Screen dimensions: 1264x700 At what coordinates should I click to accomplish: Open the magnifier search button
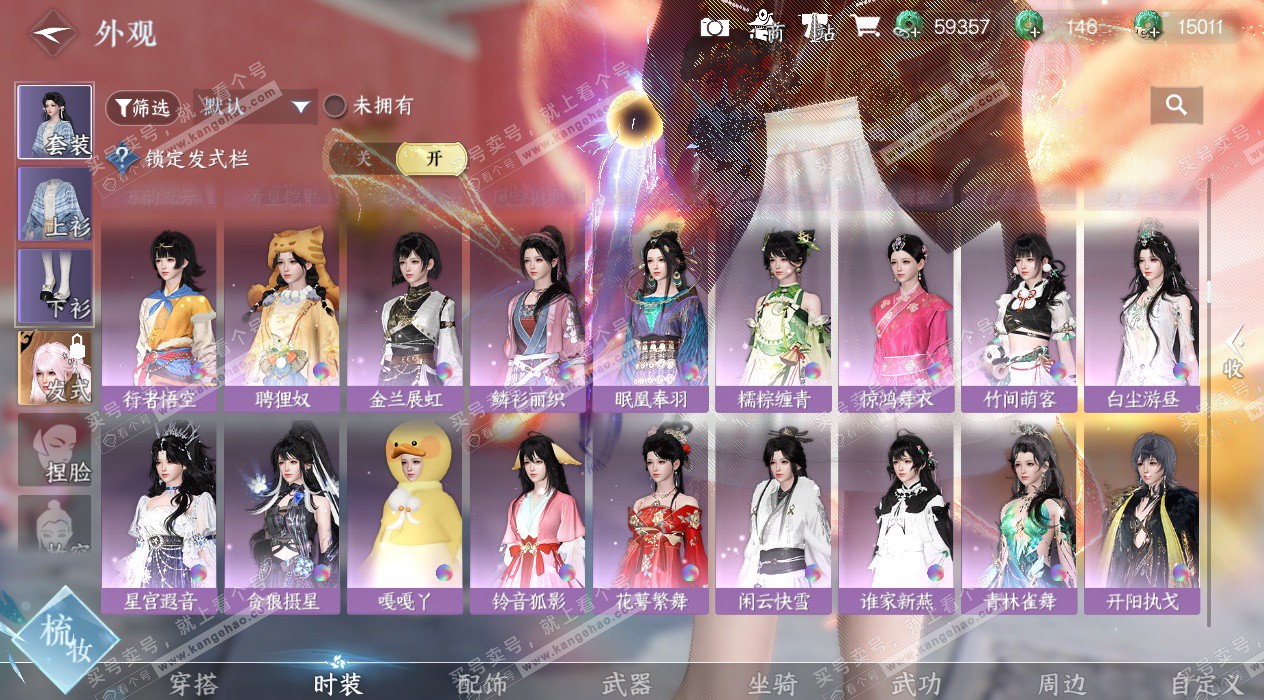click(x=1176, y=105)
